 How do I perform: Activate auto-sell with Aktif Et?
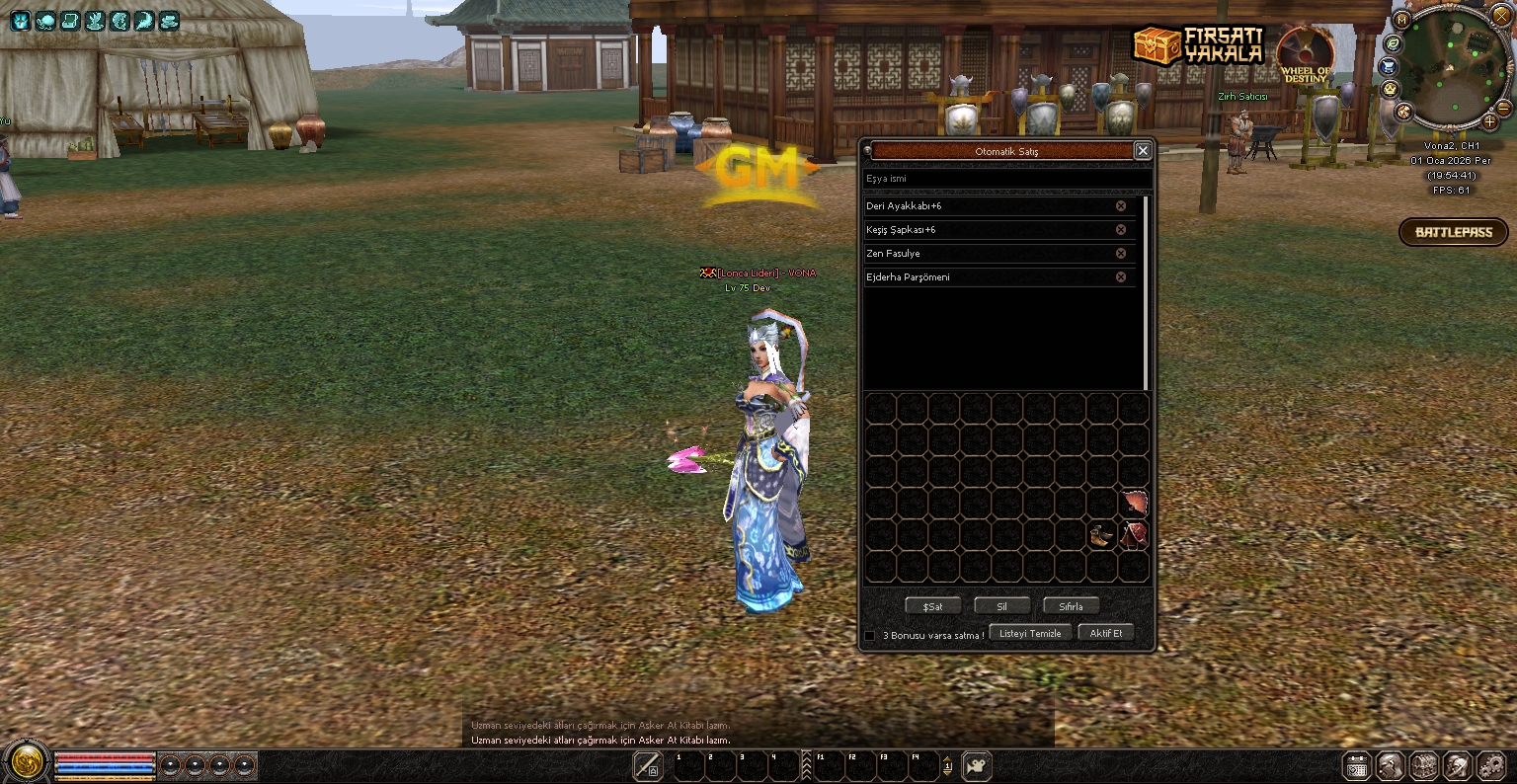(1105, 634)
